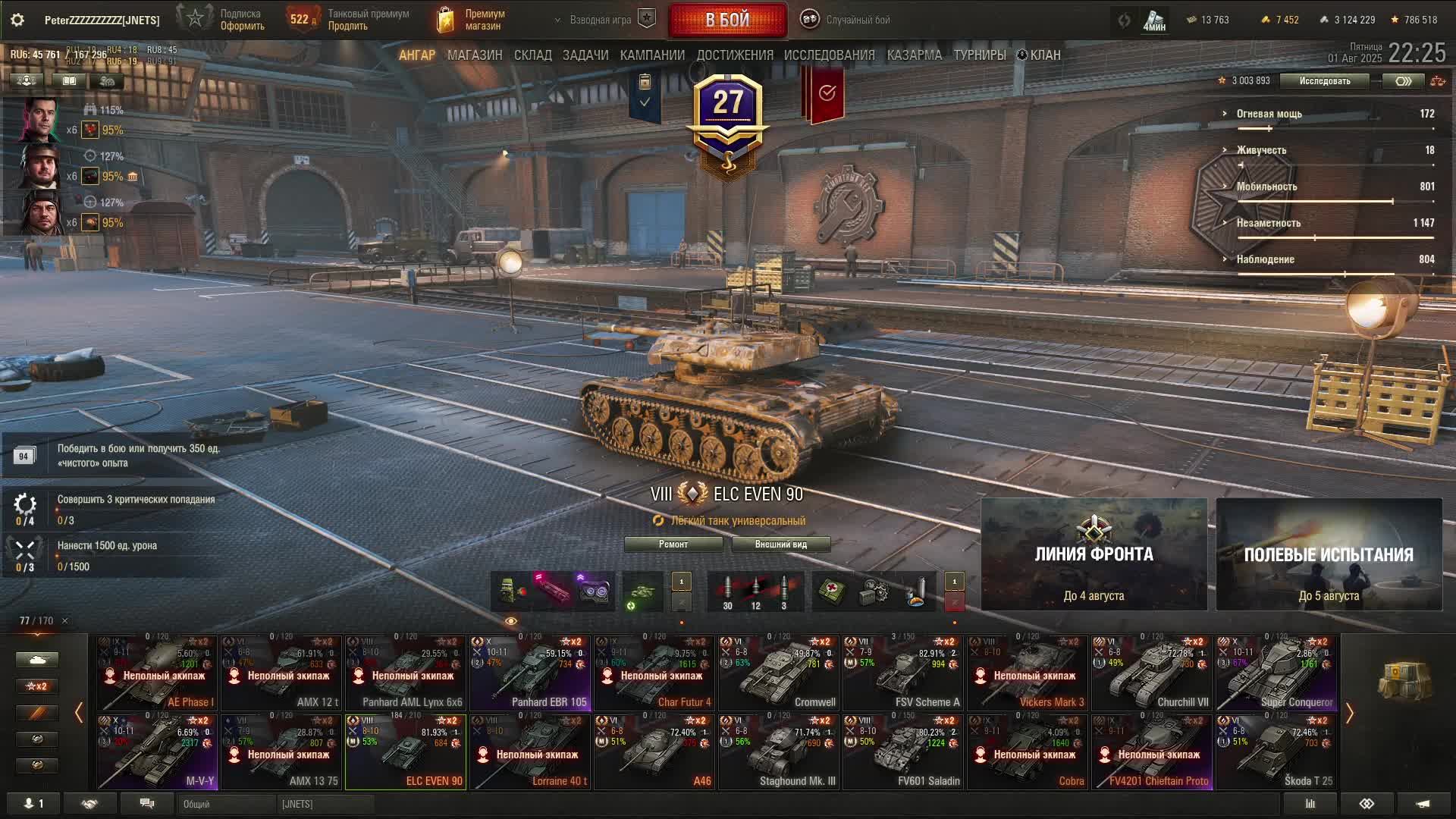1456x819 pixels.
Task: Click the Исследовать button
Action: 1324,81
